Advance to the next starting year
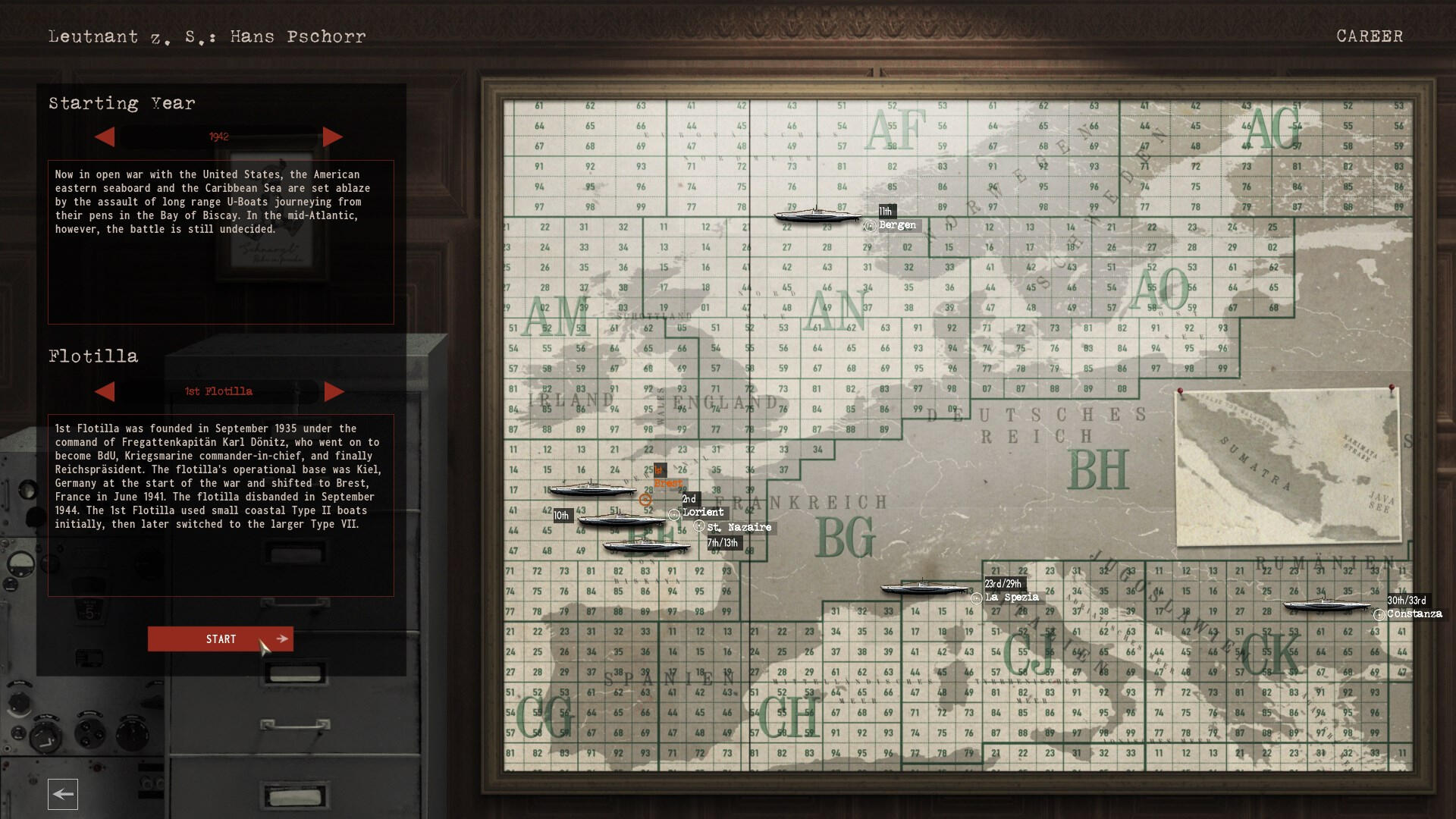The image size is (1456, 819). pyautogui.click(x=333, y=137)
